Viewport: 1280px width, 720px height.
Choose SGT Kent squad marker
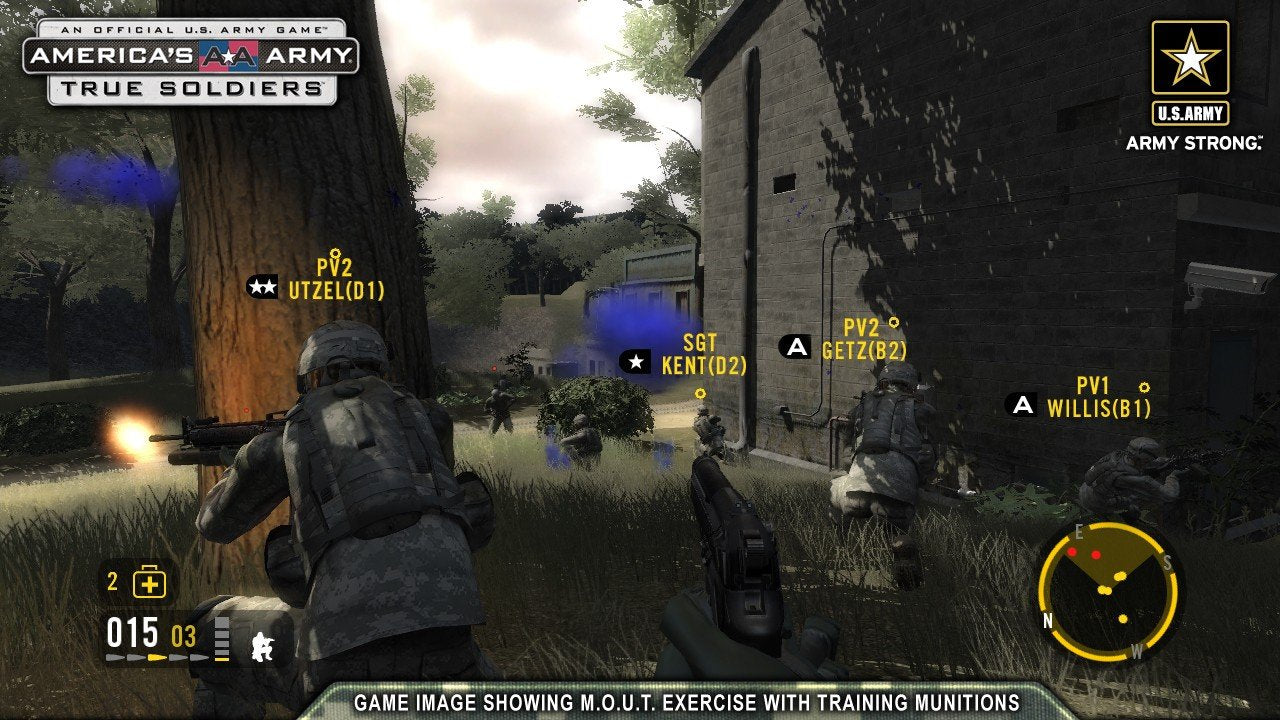(634, 362)
